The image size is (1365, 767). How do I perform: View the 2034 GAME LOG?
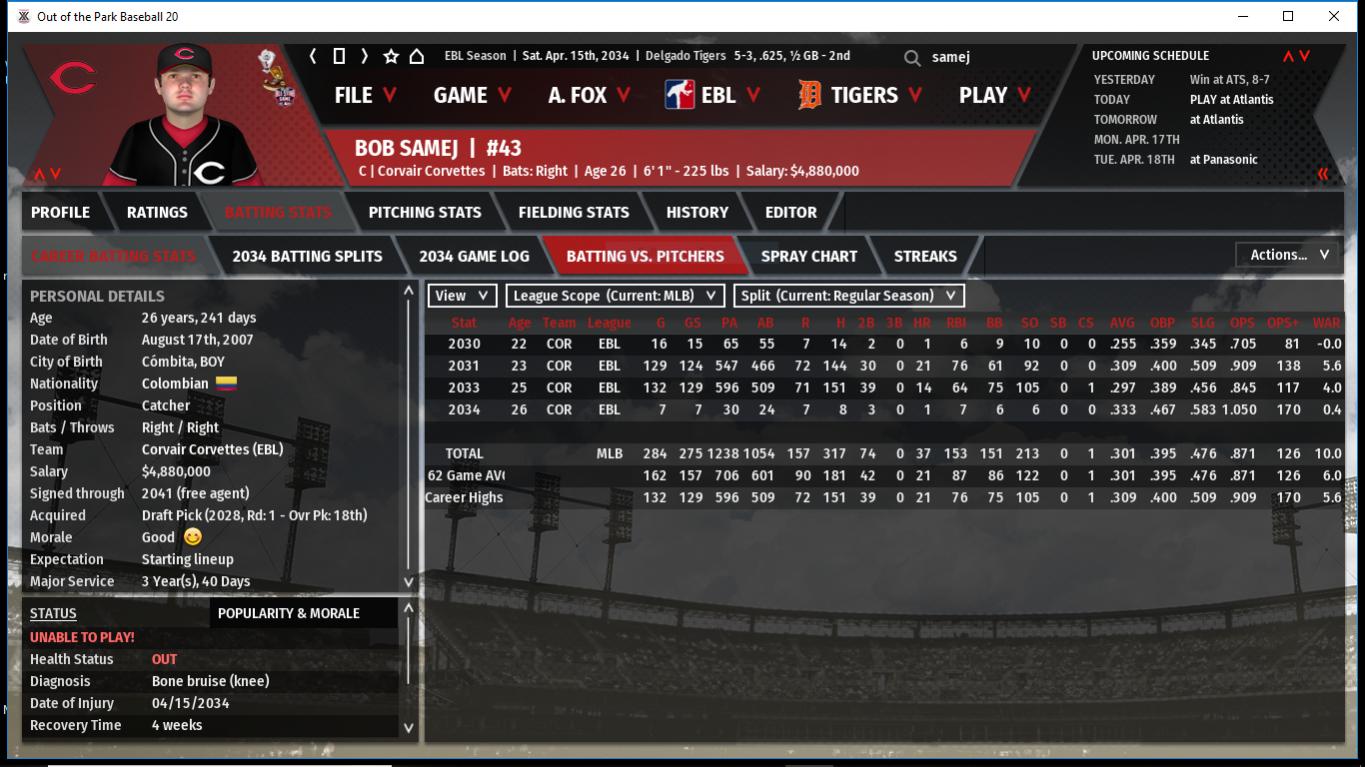click(474, 256)
